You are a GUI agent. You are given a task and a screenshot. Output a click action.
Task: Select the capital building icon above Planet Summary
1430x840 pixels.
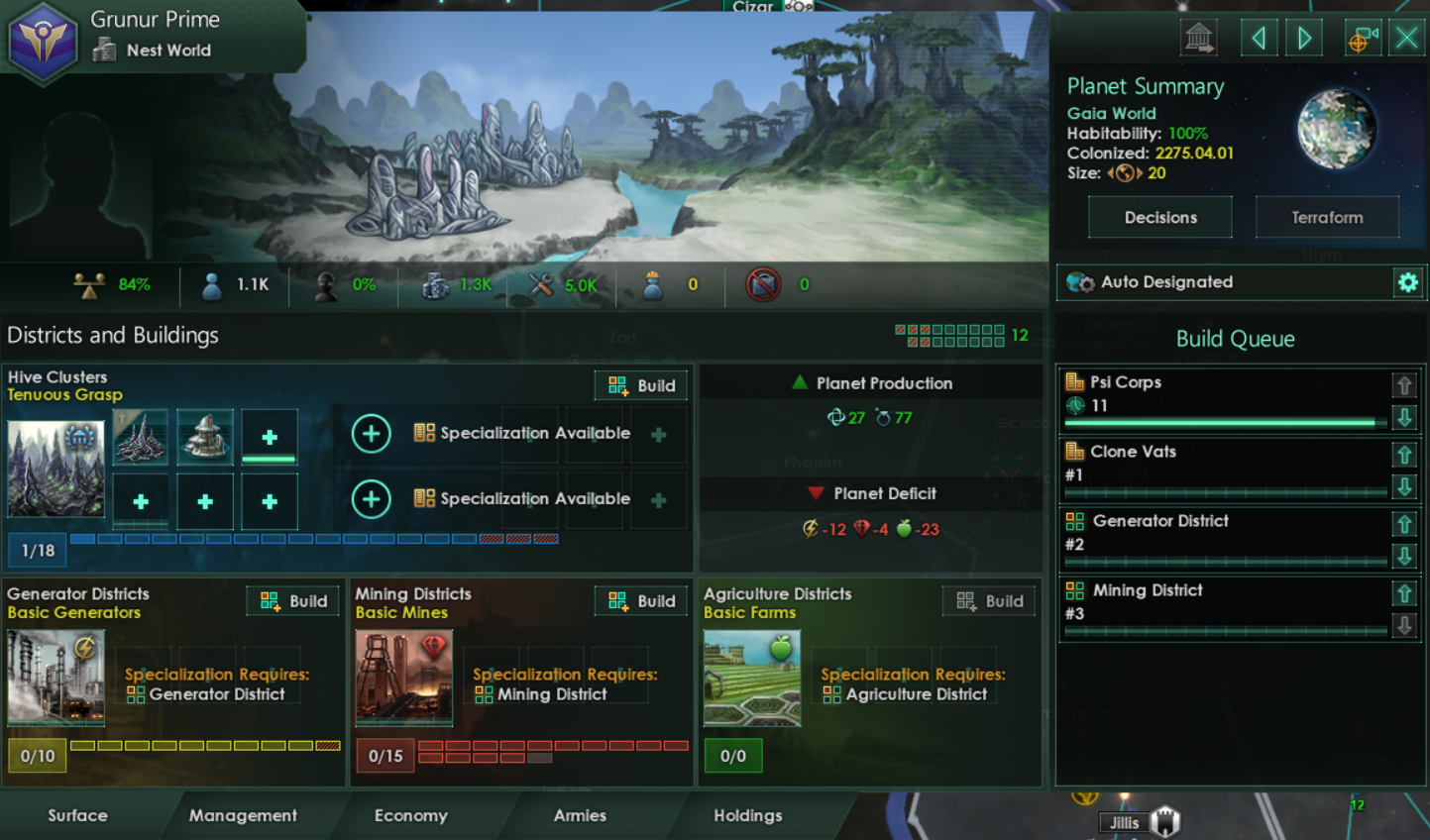pos(1198,37)
